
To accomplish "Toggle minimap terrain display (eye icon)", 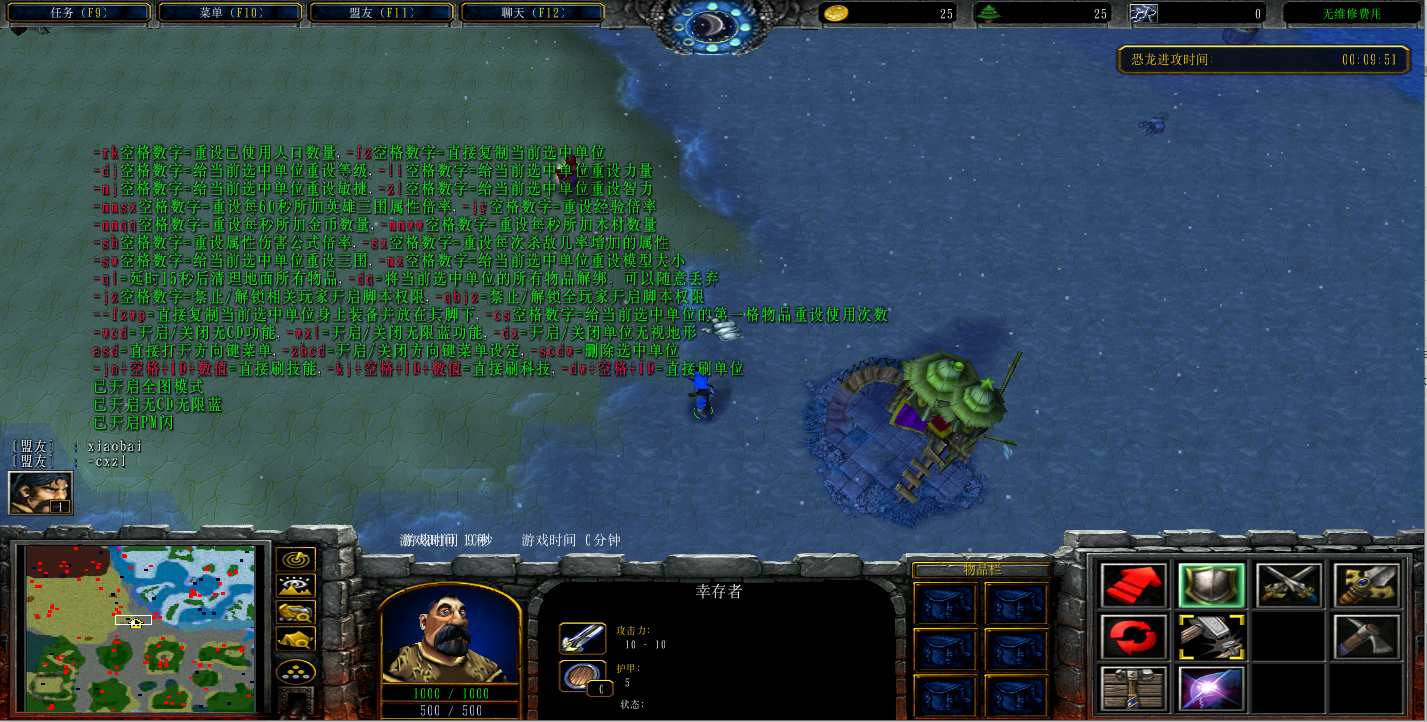I will [x=296, y=586].
